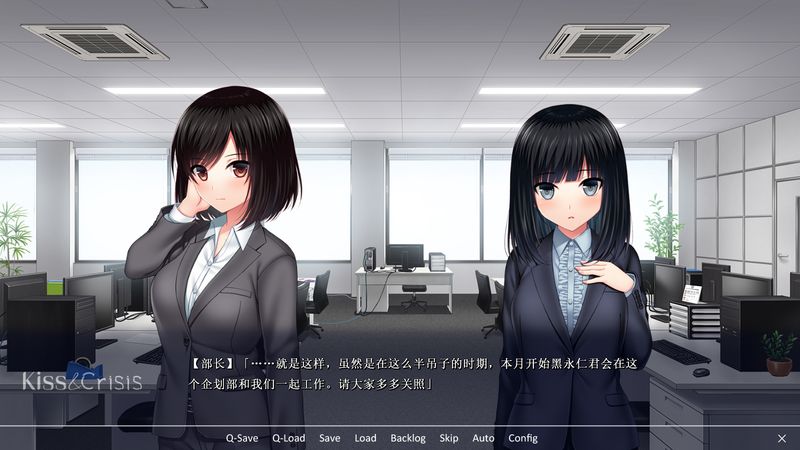Activate Skip mode
Image resolution: width=800 pixels, height=450 pixels.
(449, 438)
